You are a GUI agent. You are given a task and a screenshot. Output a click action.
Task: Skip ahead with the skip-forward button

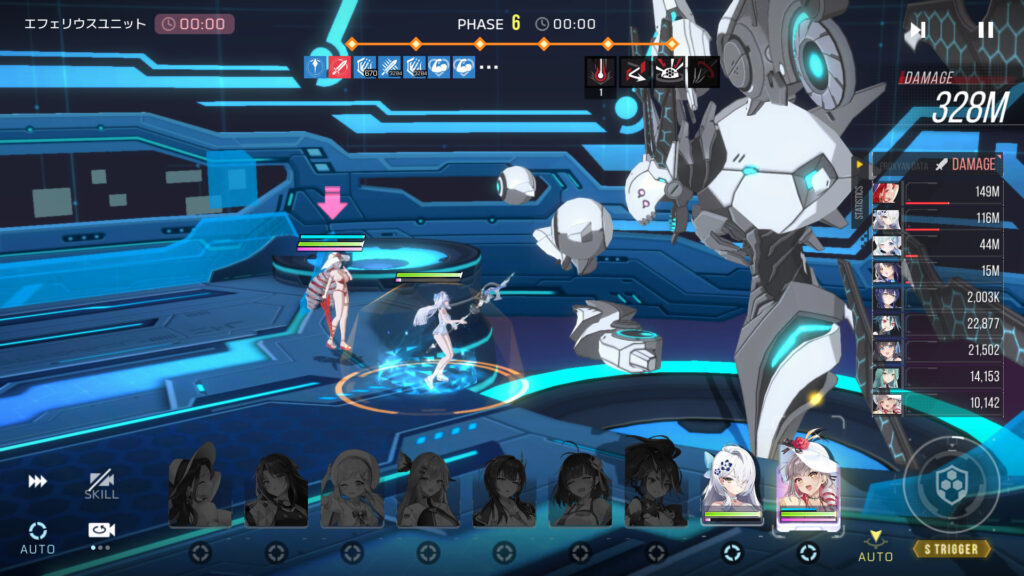coord(917,30)
